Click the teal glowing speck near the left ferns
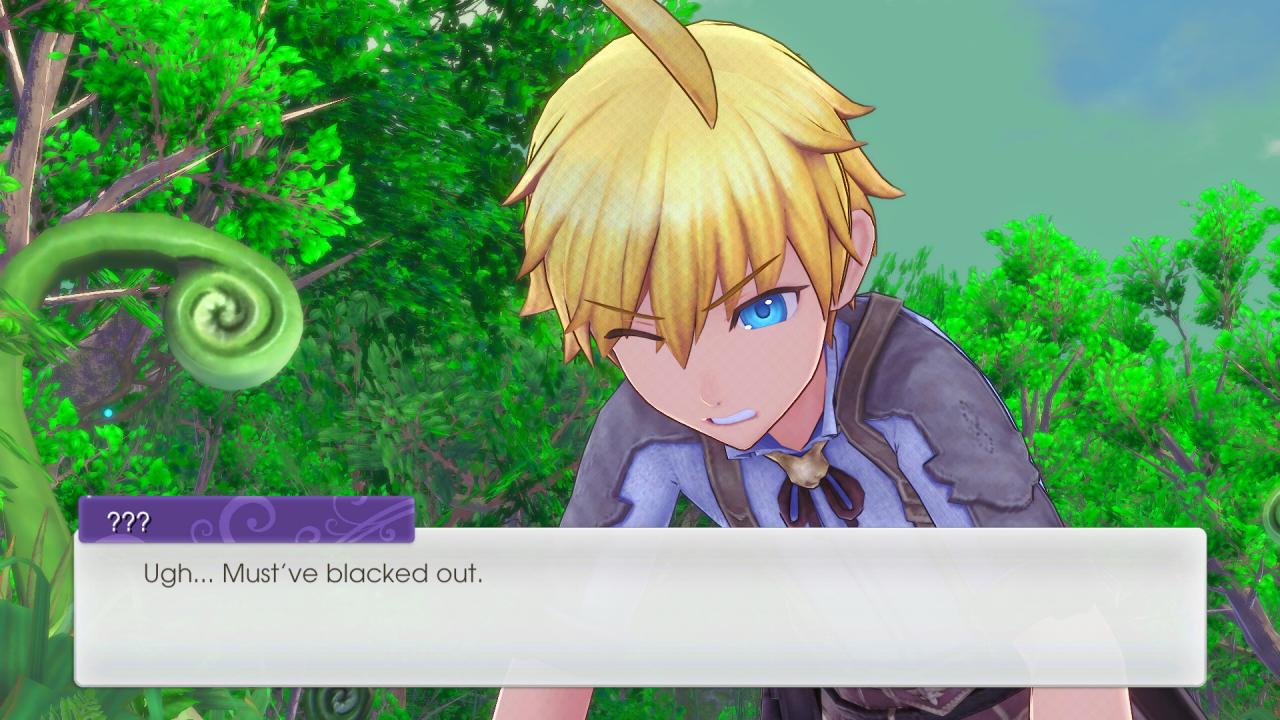 (108, 412)
